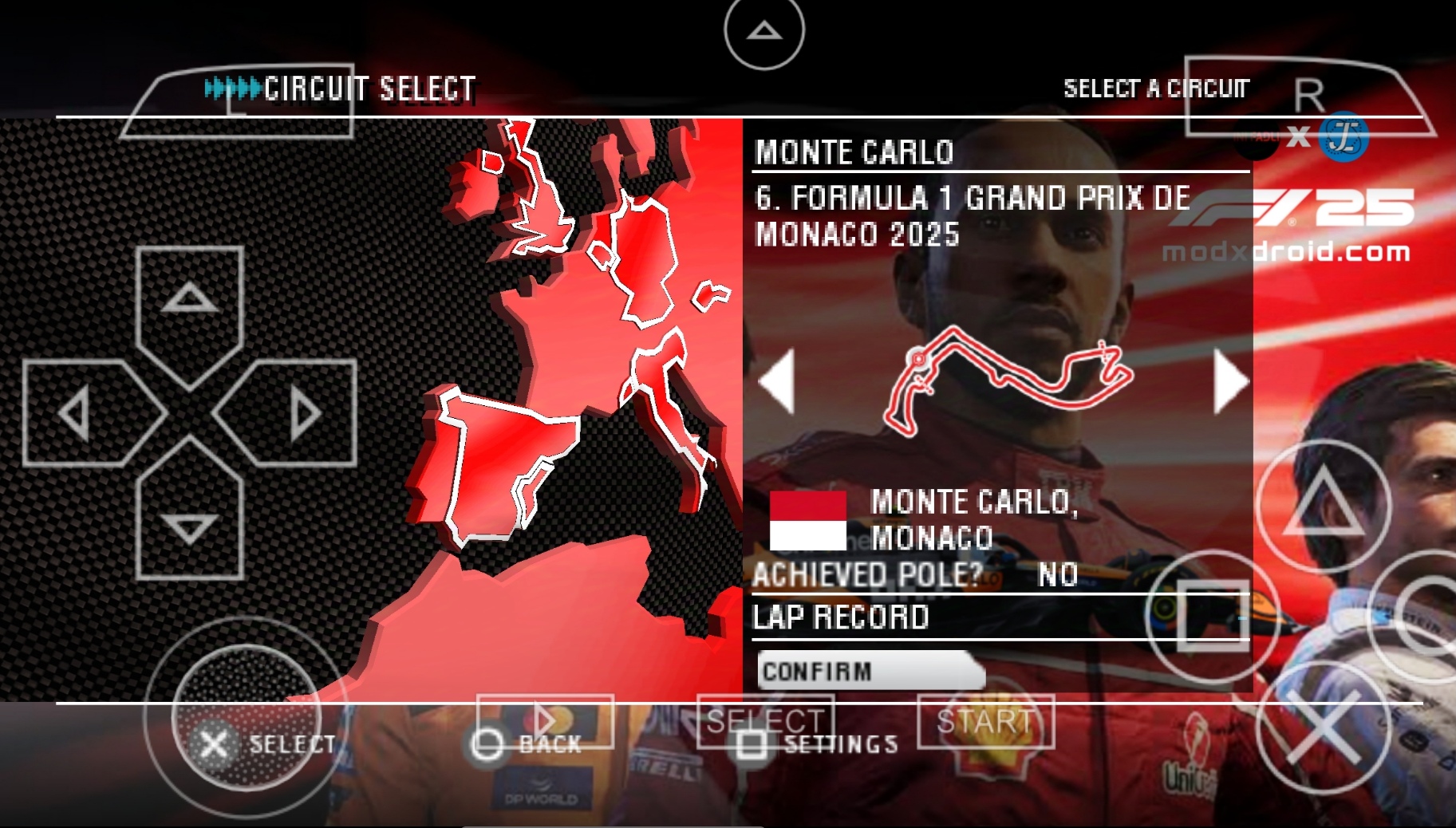This screenshot has height=828, width=1456.
Task: Open the emulator menu with the top arrow
Action: [764, 31]
